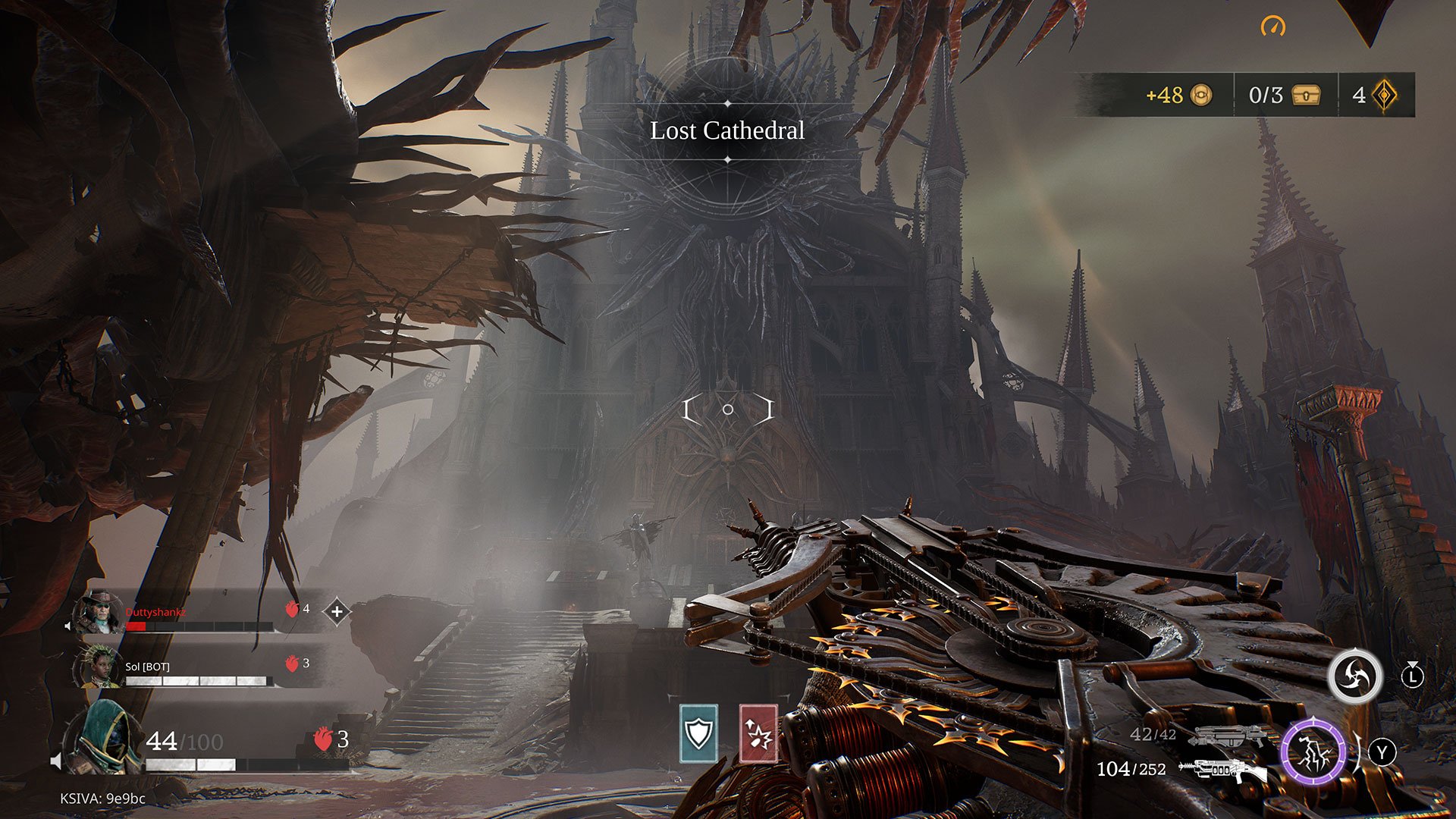Click the speaker icon beside your portrait

[x=56, y=761]
